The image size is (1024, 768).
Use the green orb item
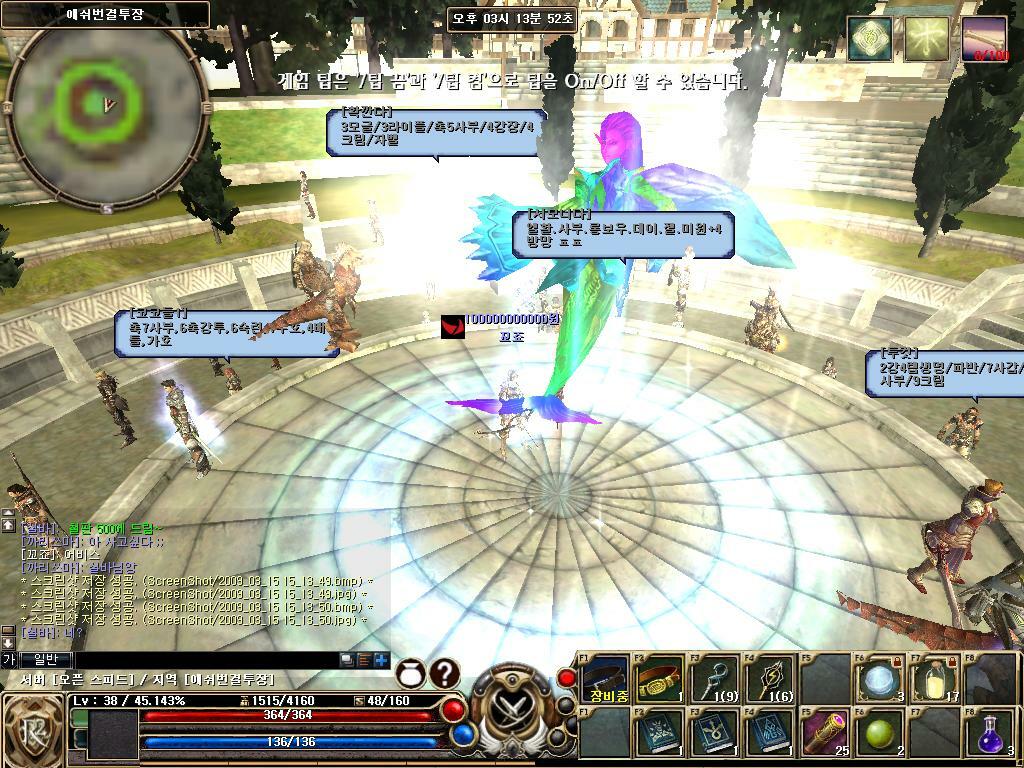[879, 734]
